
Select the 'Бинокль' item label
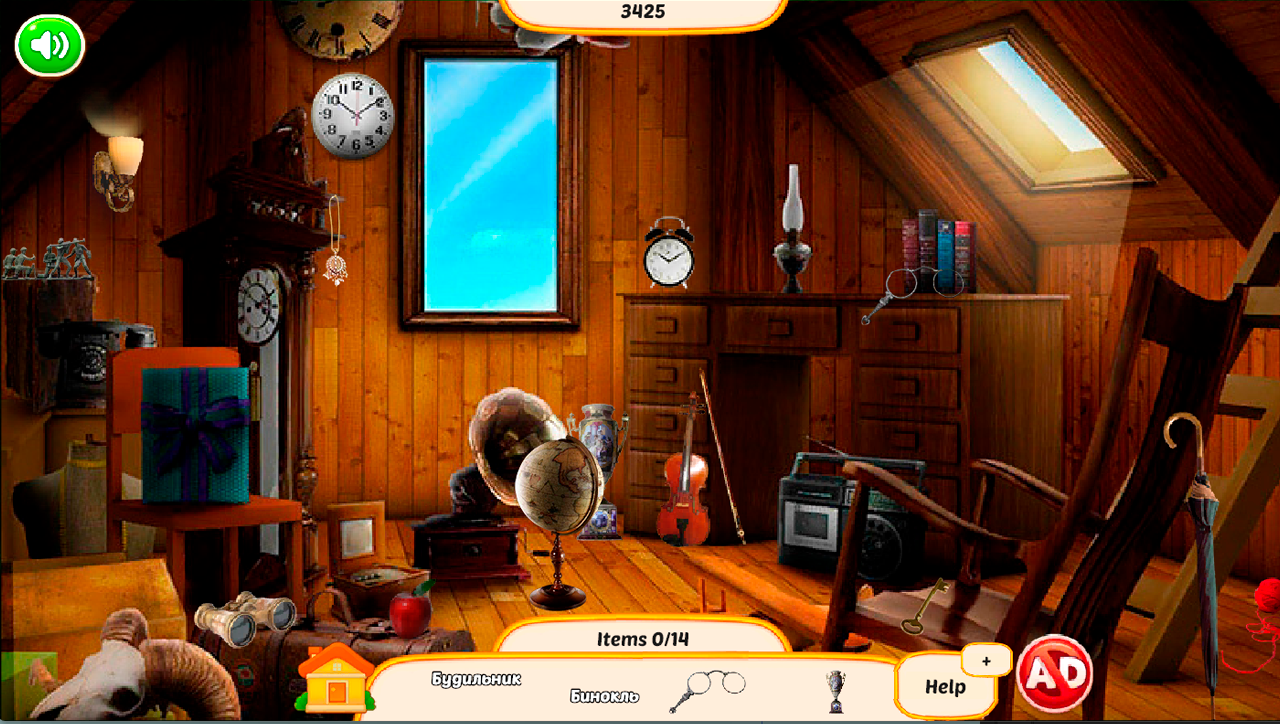604,697
